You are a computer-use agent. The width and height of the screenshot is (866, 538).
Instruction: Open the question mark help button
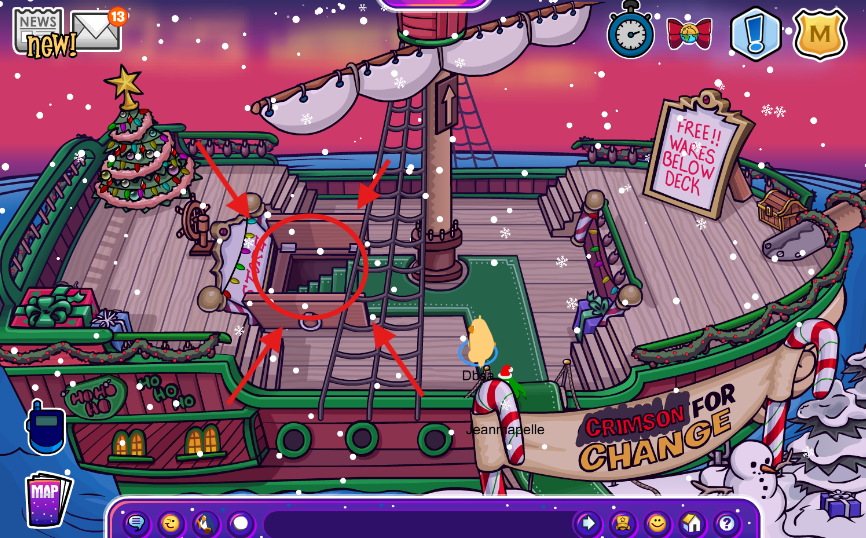coord(726,523)
